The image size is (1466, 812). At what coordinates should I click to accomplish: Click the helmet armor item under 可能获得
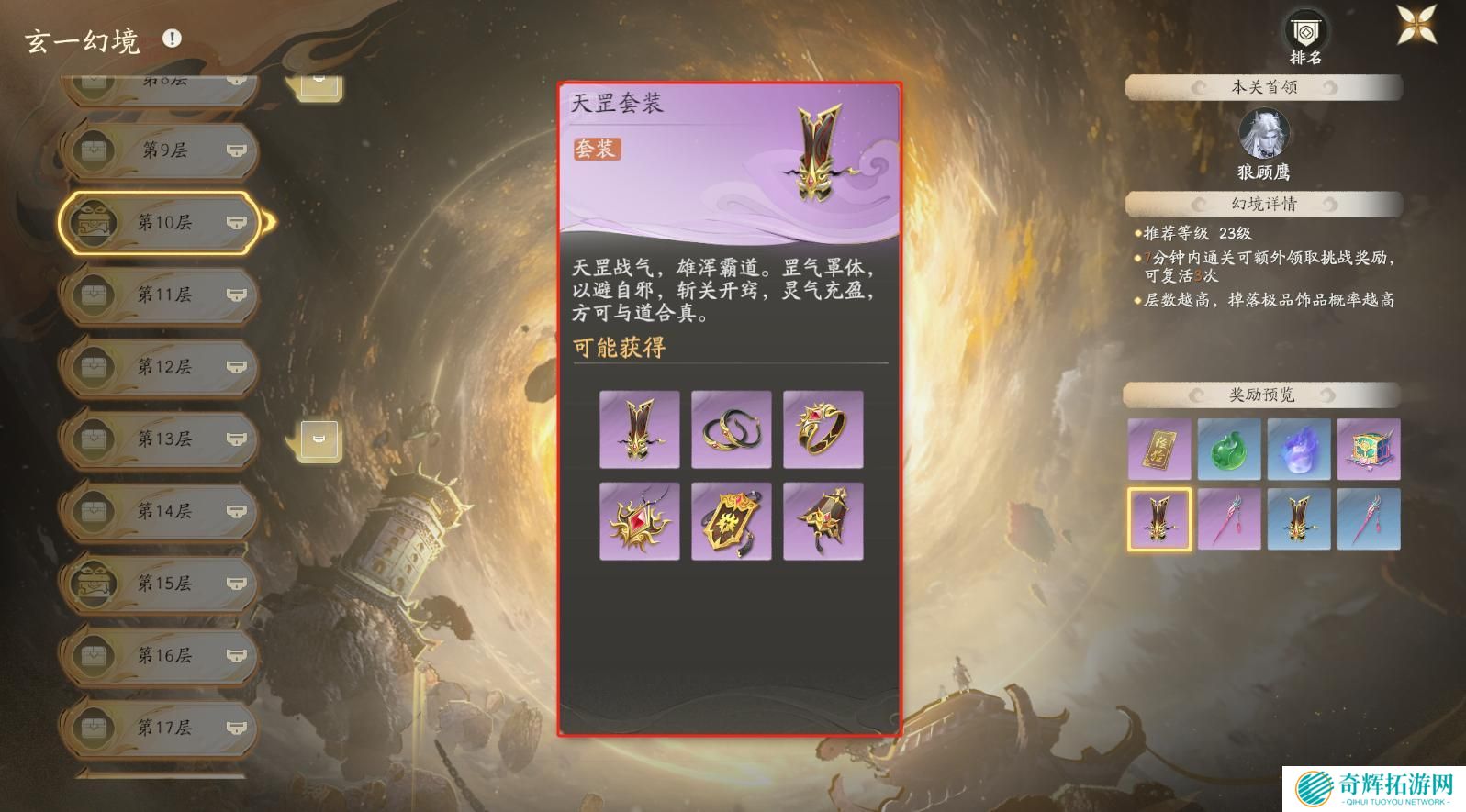639,430
